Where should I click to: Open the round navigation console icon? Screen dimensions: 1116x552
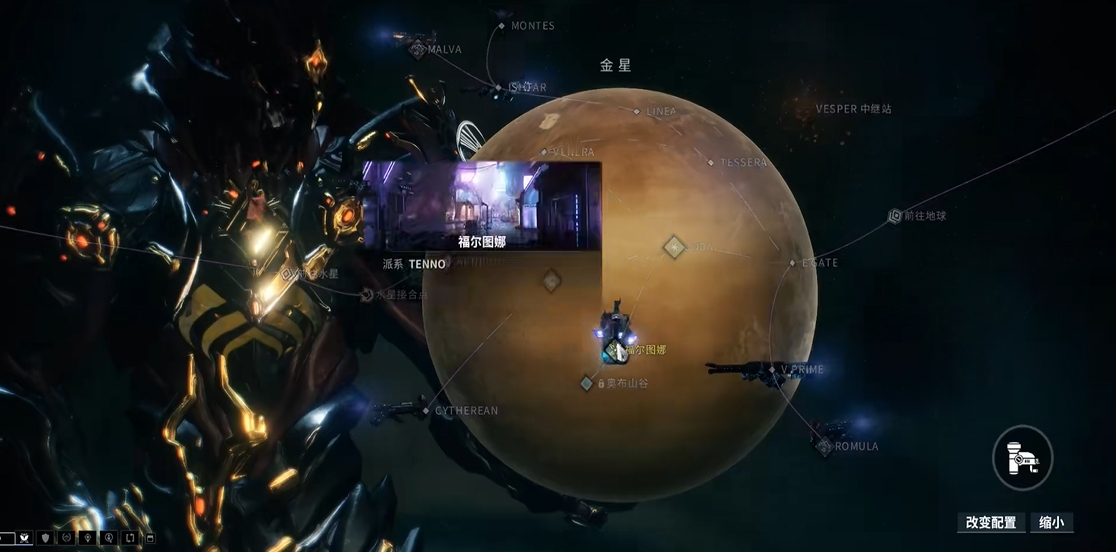click(x=1022, y=458)
